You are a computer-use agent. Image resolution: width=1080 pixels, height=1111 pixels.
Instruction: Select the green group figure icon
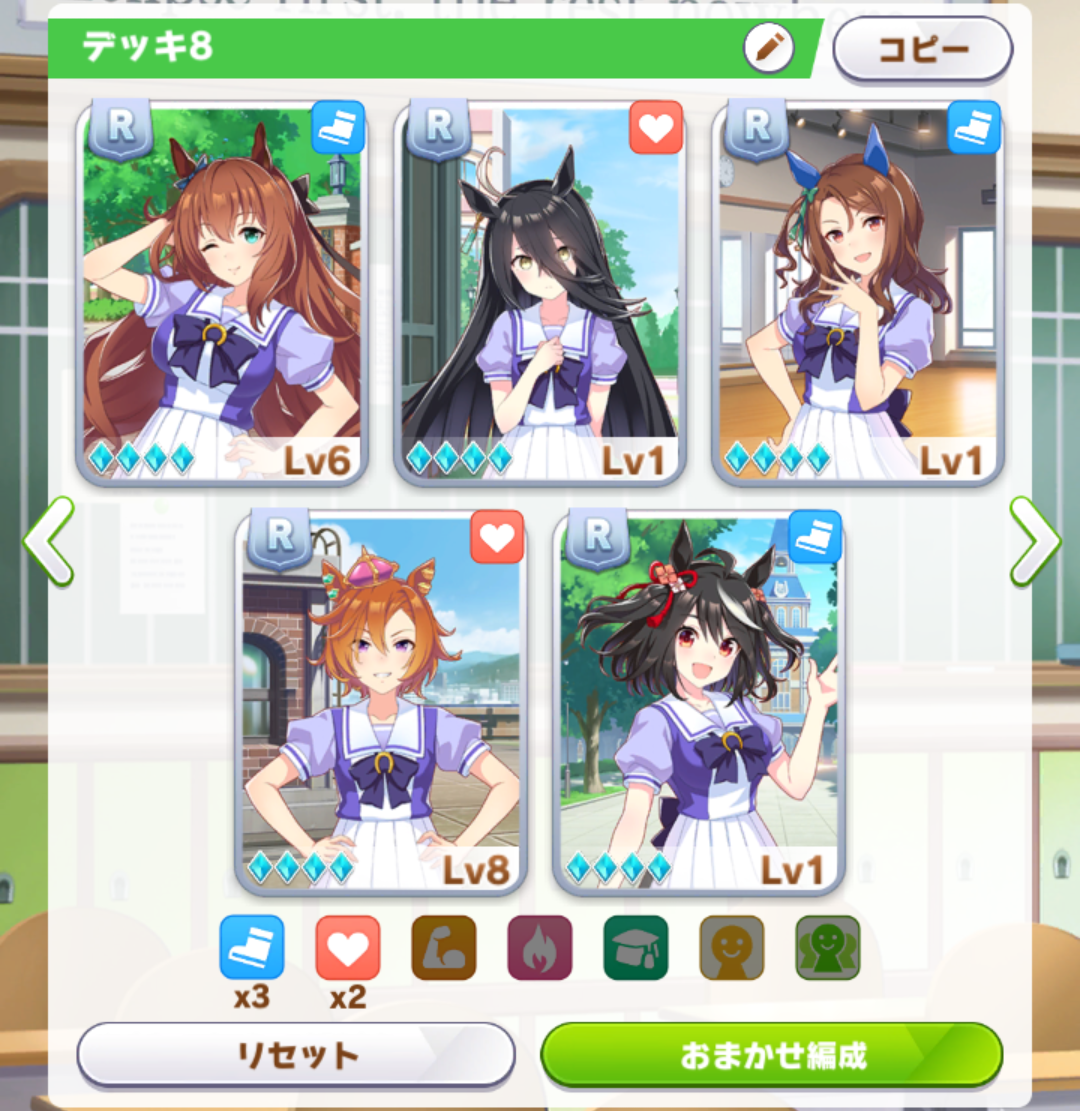coord(828,947)
